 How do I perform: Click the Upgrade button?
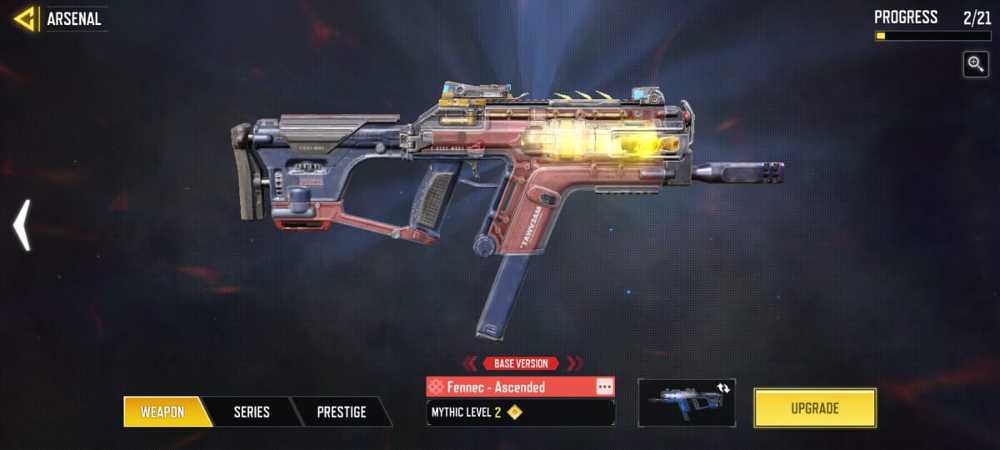(814, 408)
